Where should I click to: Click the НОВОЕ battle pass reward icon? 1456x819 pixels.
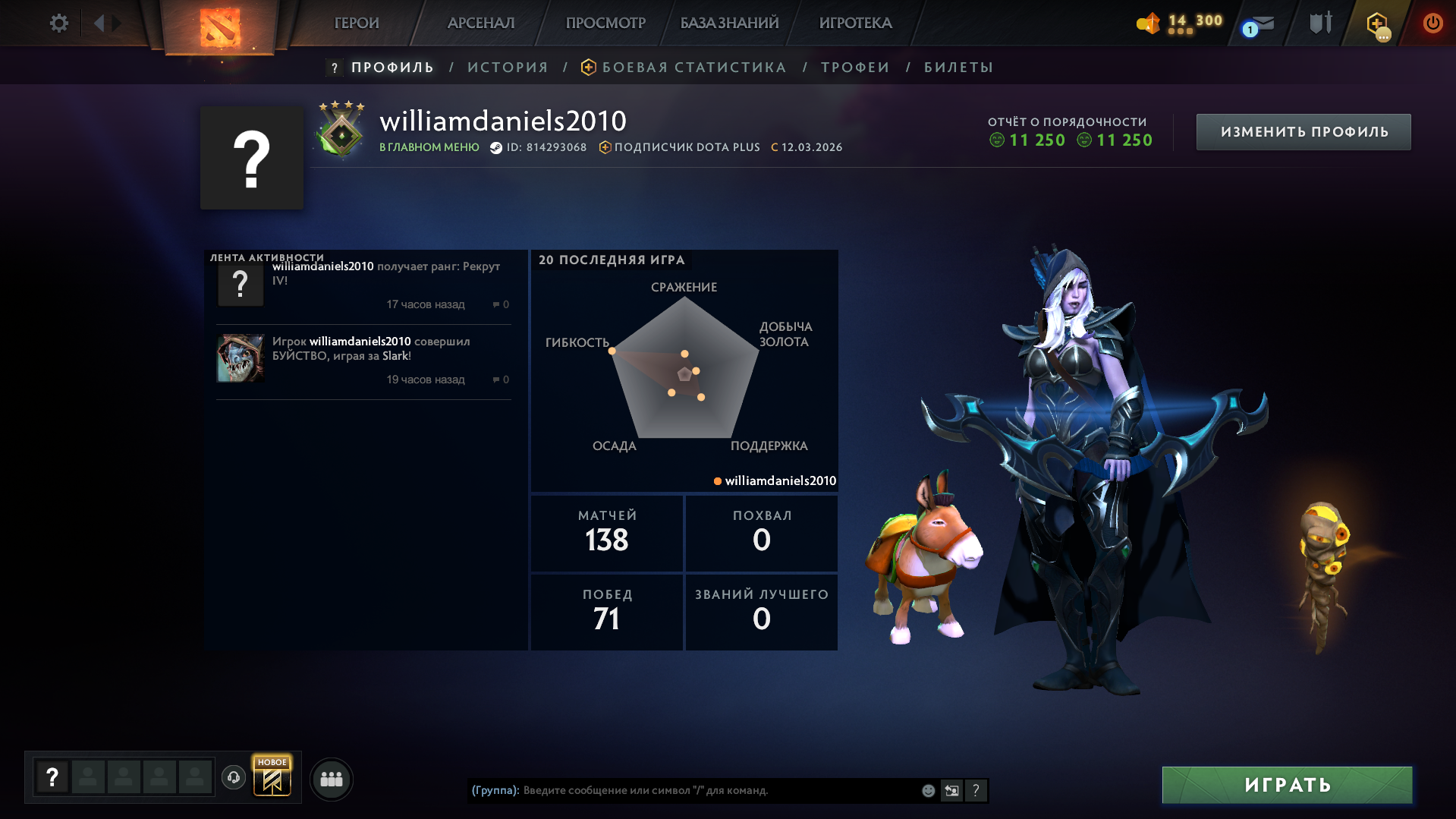[273, 776]
